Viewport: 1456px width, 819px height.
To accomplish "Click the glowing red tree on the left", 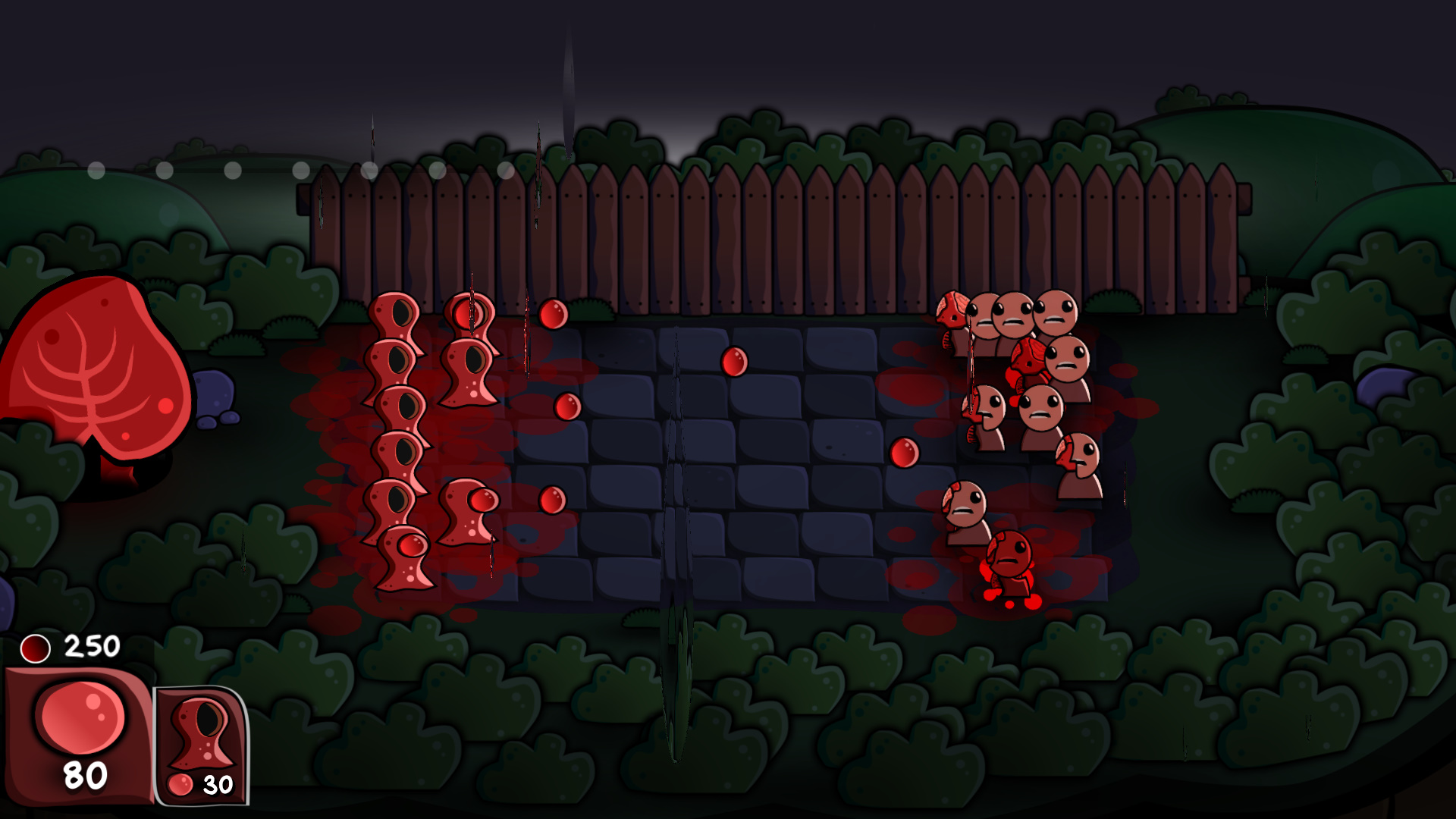I will 99,379.
